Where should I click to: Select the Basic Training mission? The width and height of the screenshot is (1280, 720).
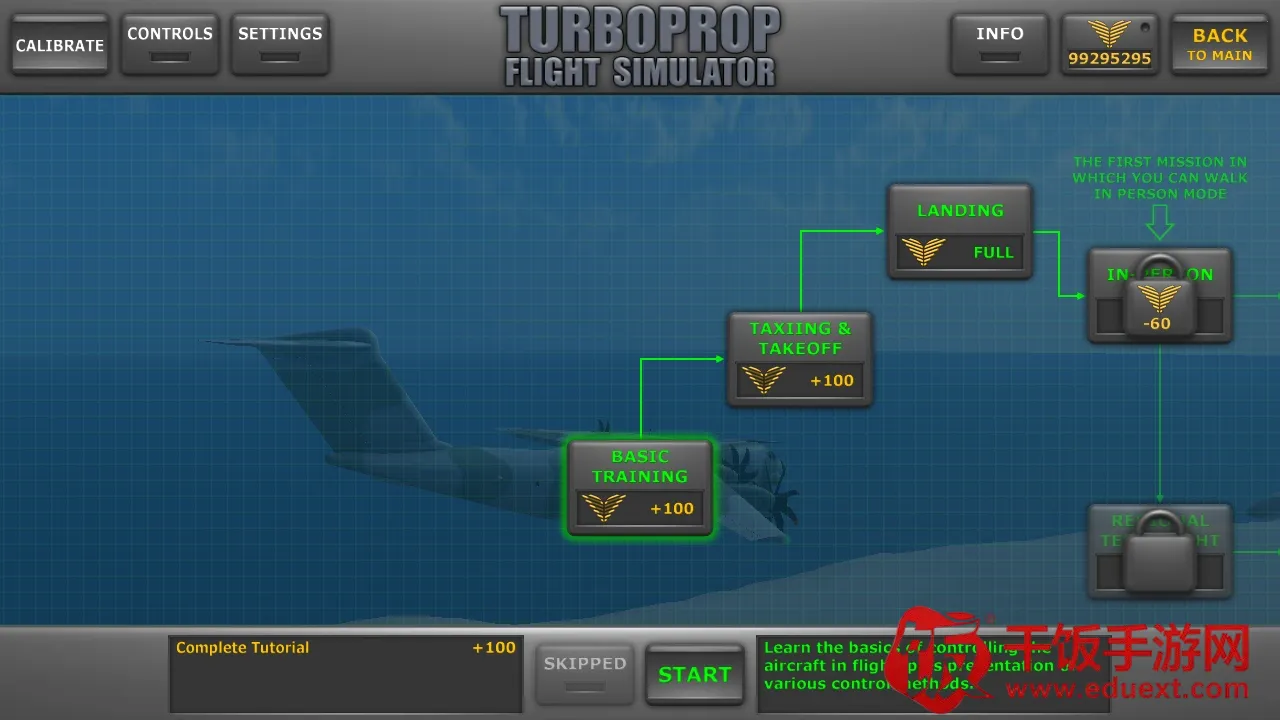coord(640,488)
